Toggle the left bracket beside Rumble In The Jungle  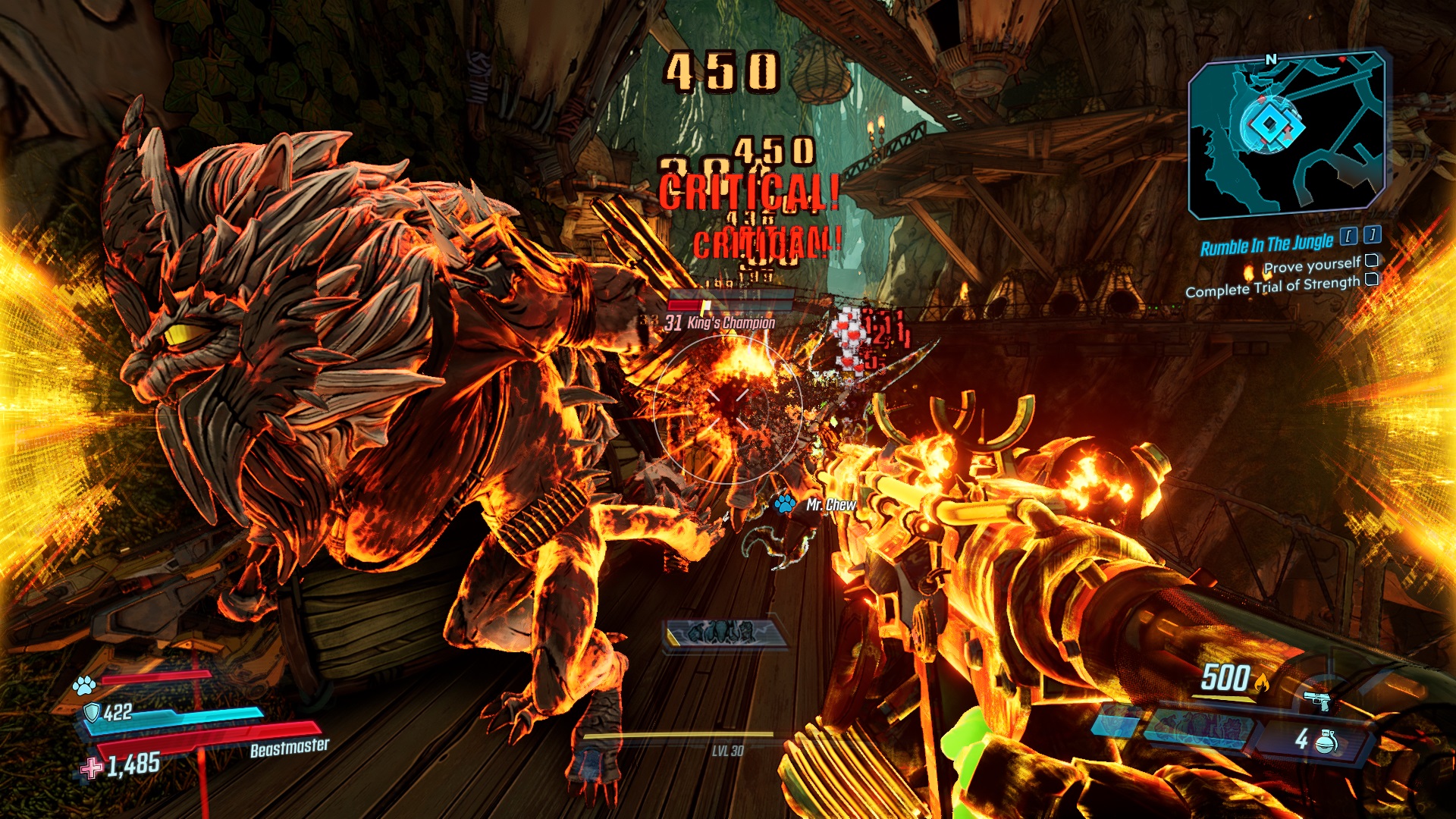coord(1348,237)
